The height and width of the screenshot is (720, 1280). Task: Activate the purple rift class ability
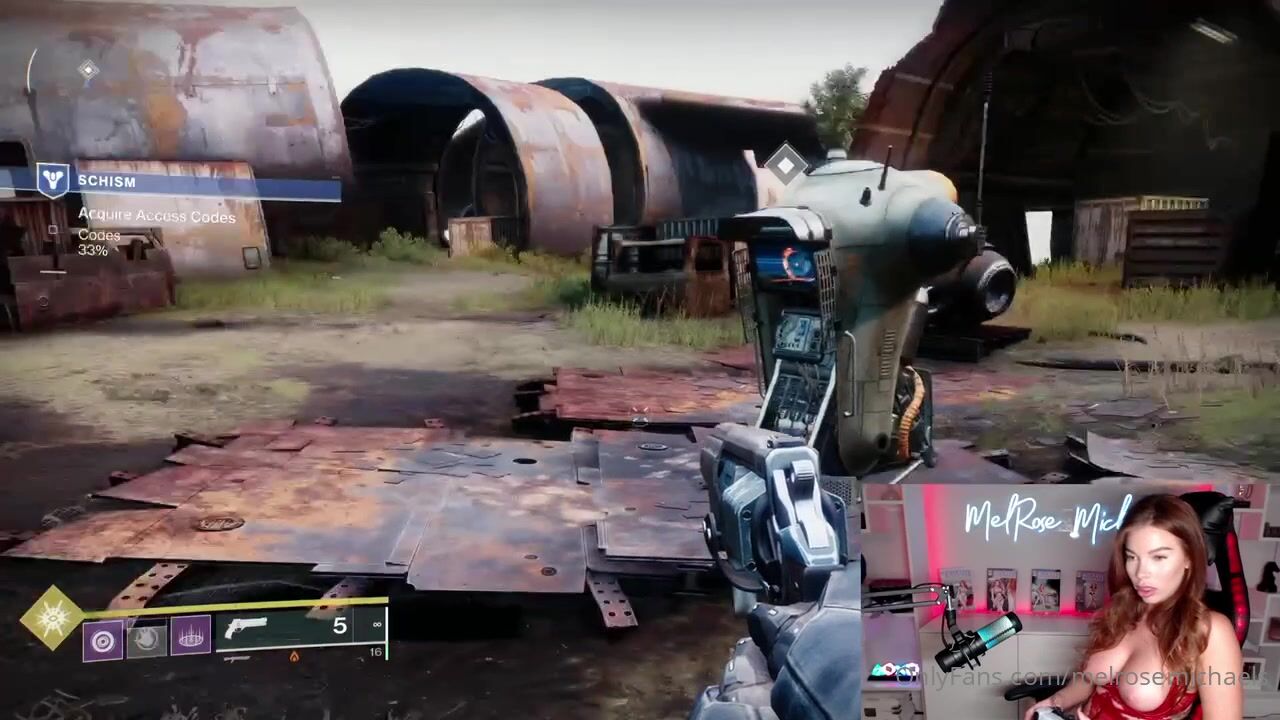[x=191, y=634]
